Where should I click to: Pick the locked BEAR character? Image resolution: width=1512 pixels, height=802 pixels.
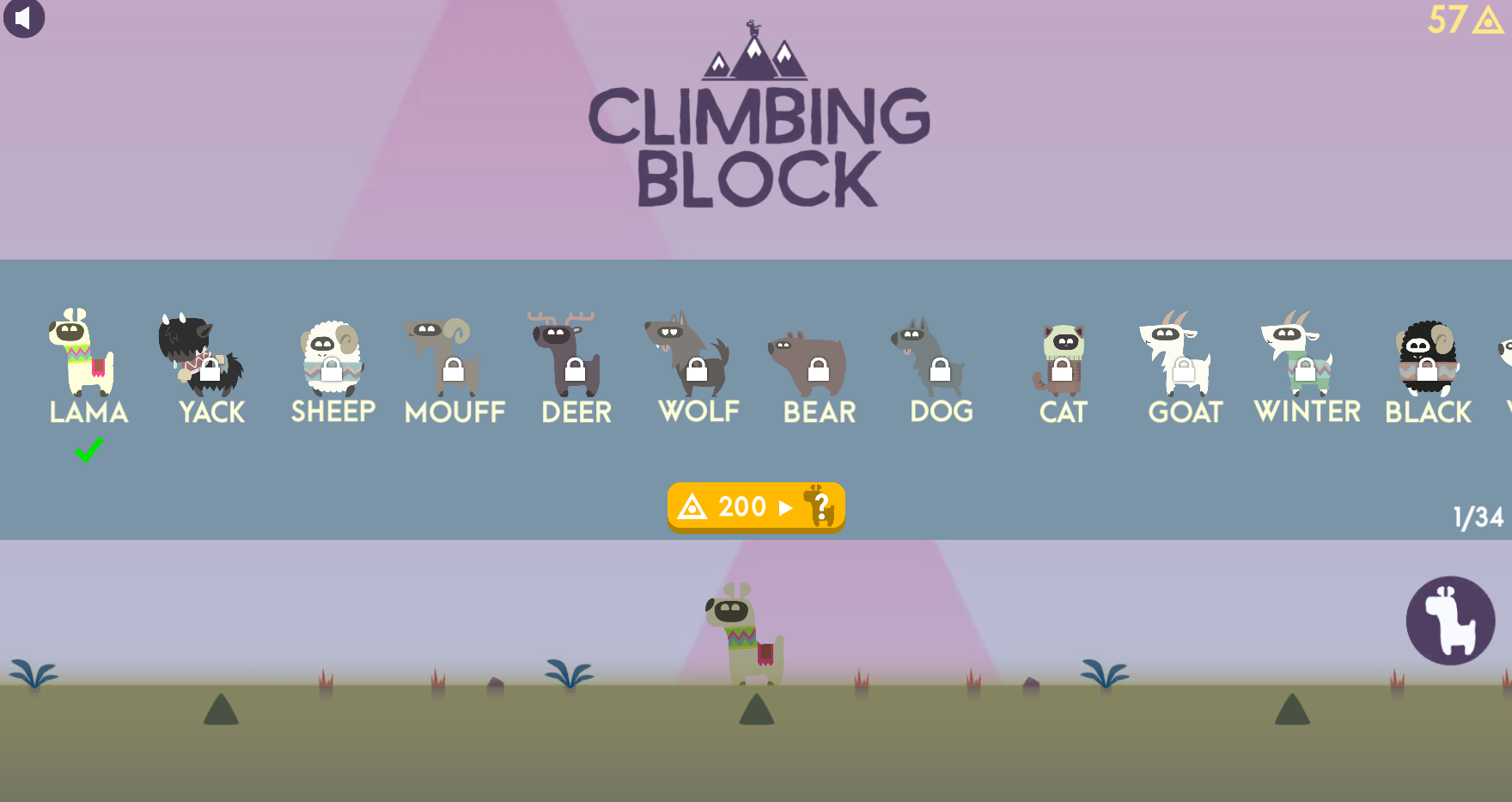810,361
